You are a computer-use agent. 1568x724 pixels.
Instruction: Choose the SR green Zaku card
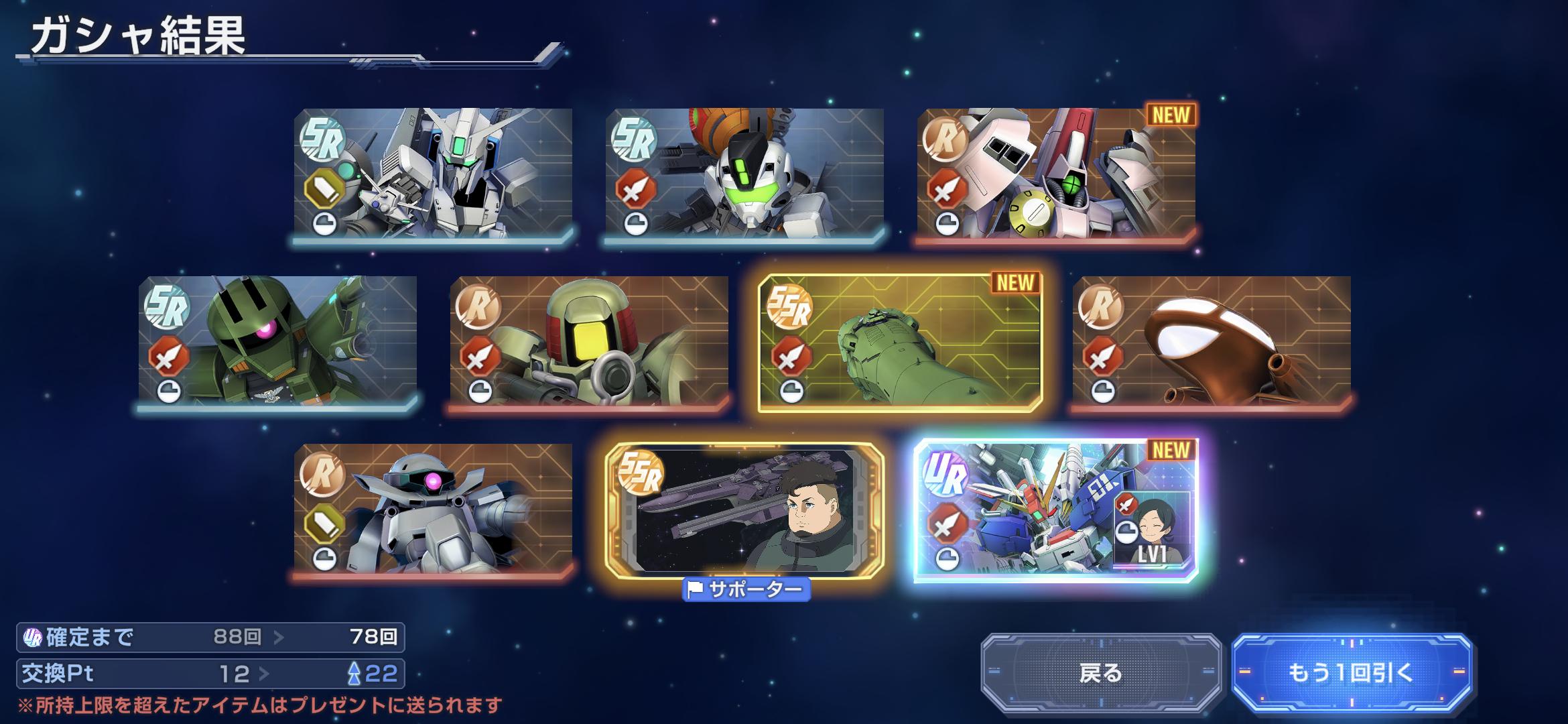pyautogui.click(x=277, y=341)
